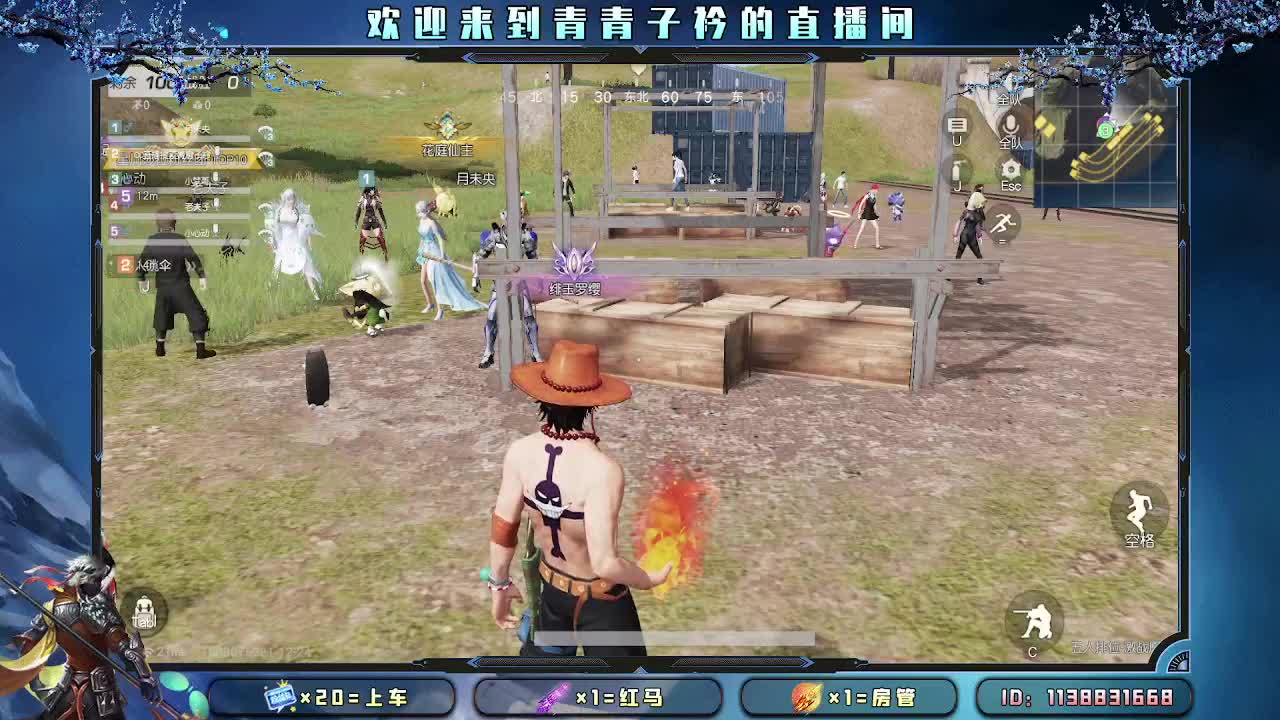Viewport: 1280px width, 720px height.
Task: Toggle auto-sprint with the runner icon
Action: pos(1005,221)
